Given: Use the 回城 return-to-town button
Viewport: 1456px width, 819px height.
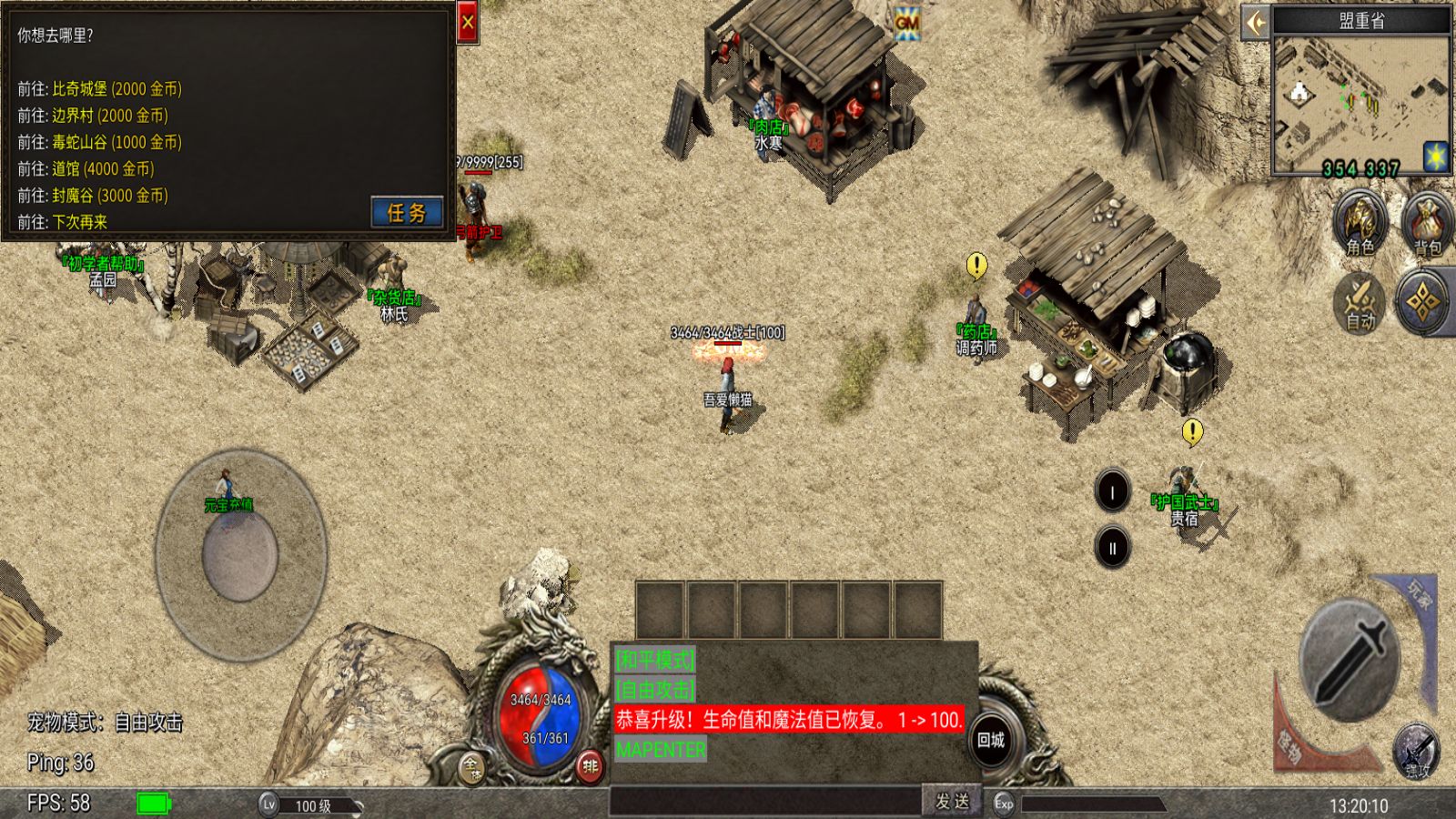Looking at the screenshot, I should (x=991, y=740).
